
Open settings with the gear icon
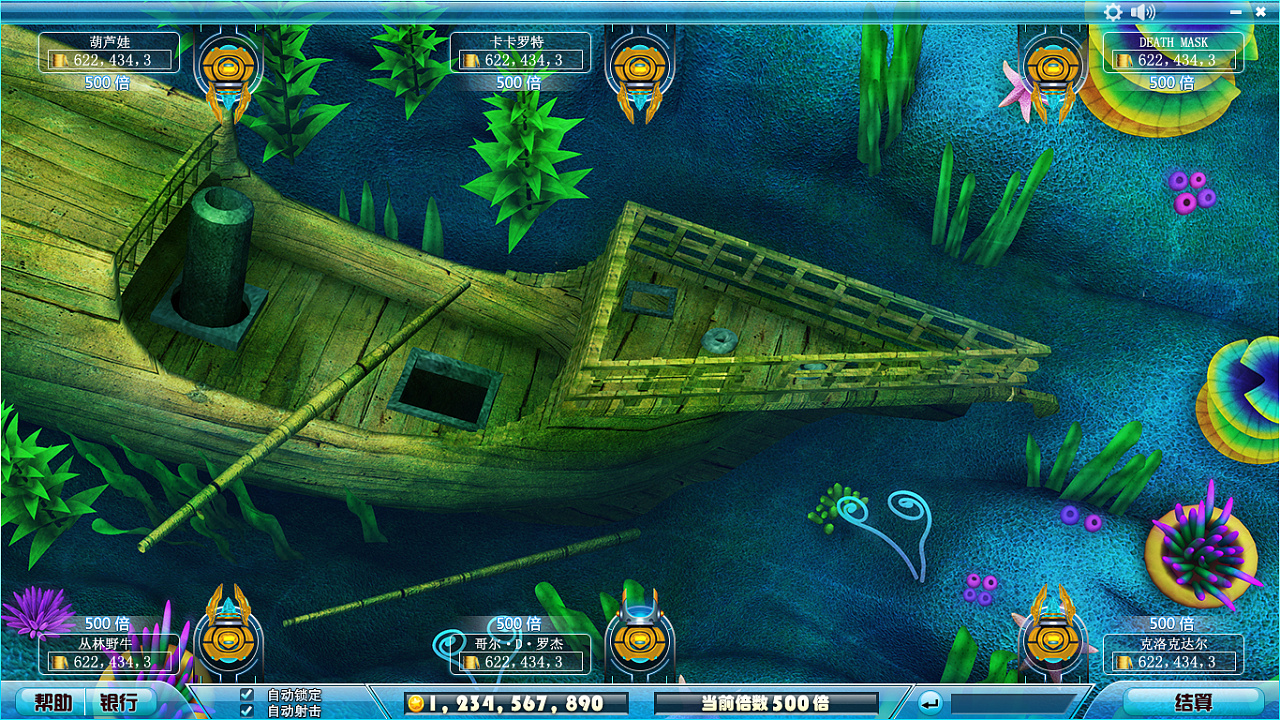tap(1113, 12)
